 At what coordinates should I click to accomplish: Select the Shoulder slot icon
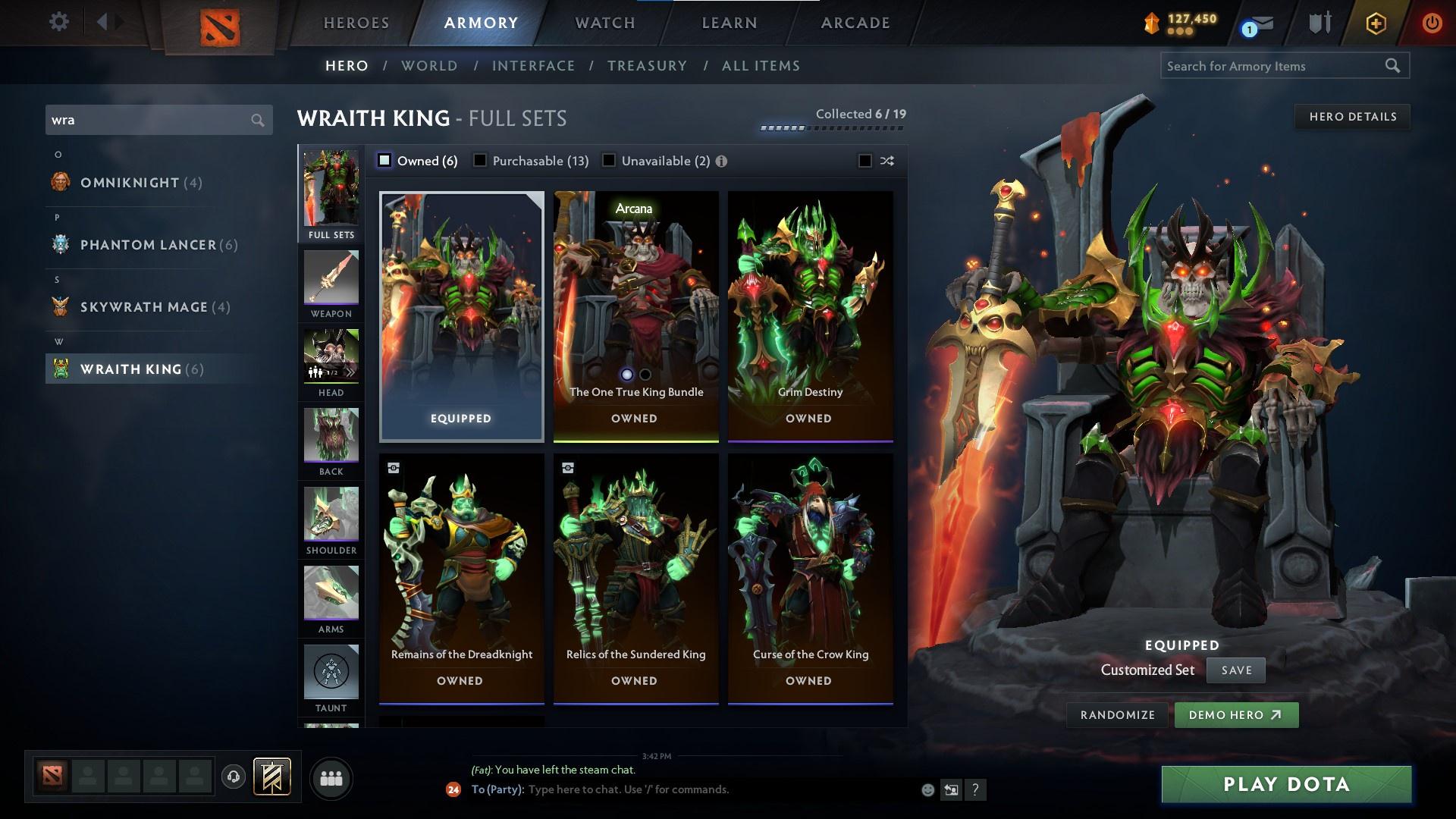331,516
